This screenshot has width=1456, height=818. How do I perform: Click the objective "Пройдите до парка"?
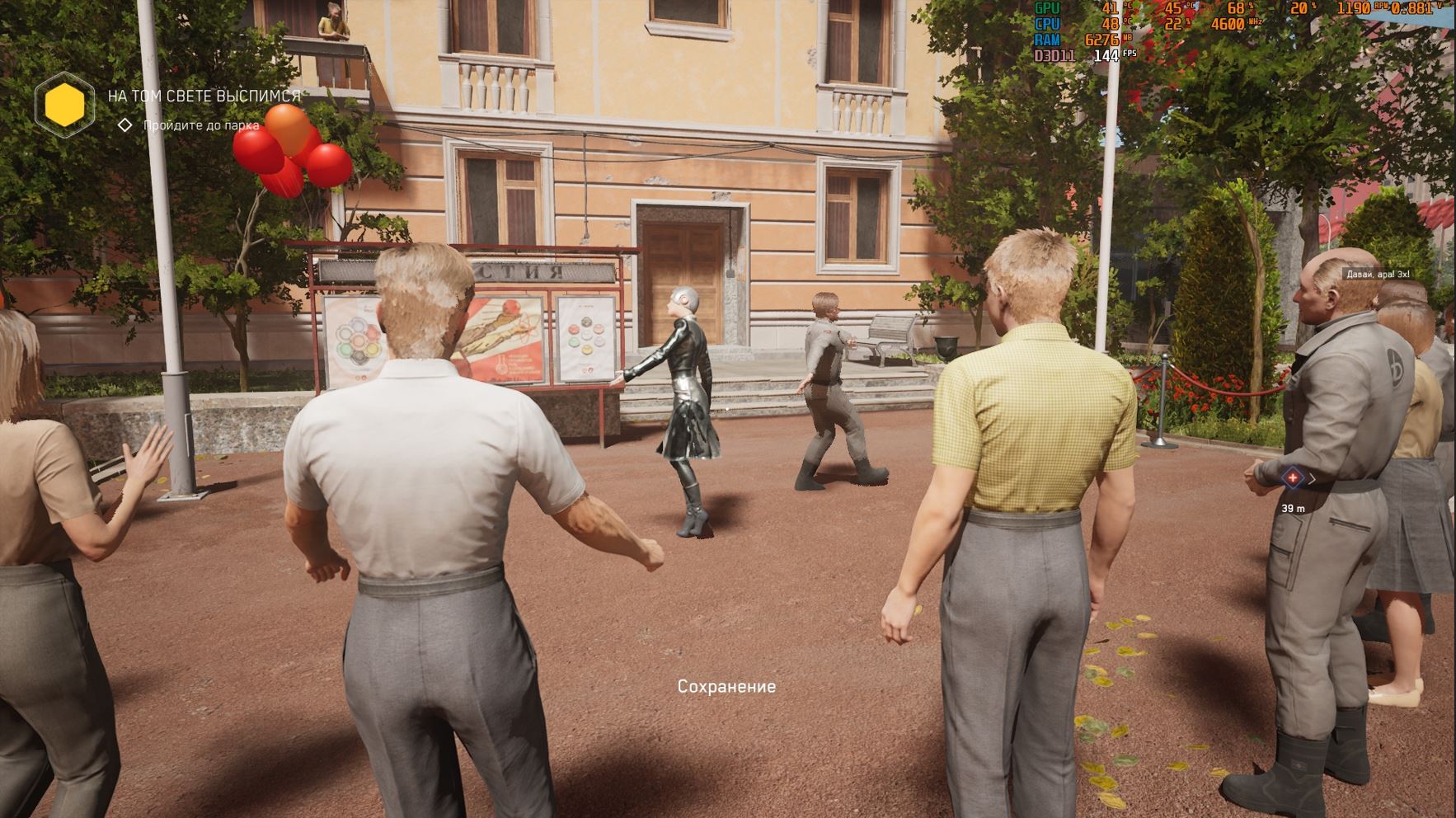(201, 125)
